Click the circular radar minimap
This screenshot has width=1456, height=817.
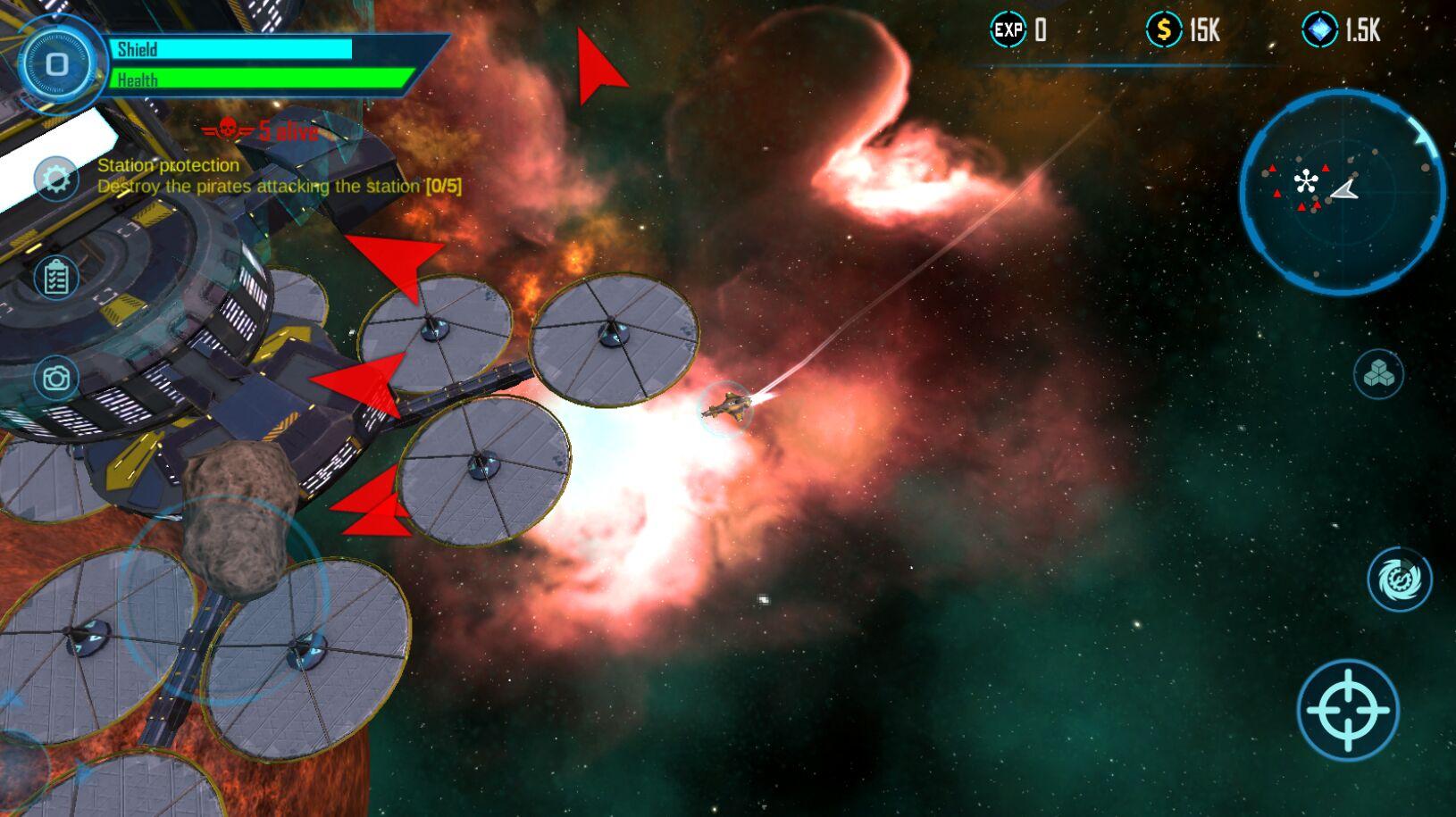tap(1341, 191)
